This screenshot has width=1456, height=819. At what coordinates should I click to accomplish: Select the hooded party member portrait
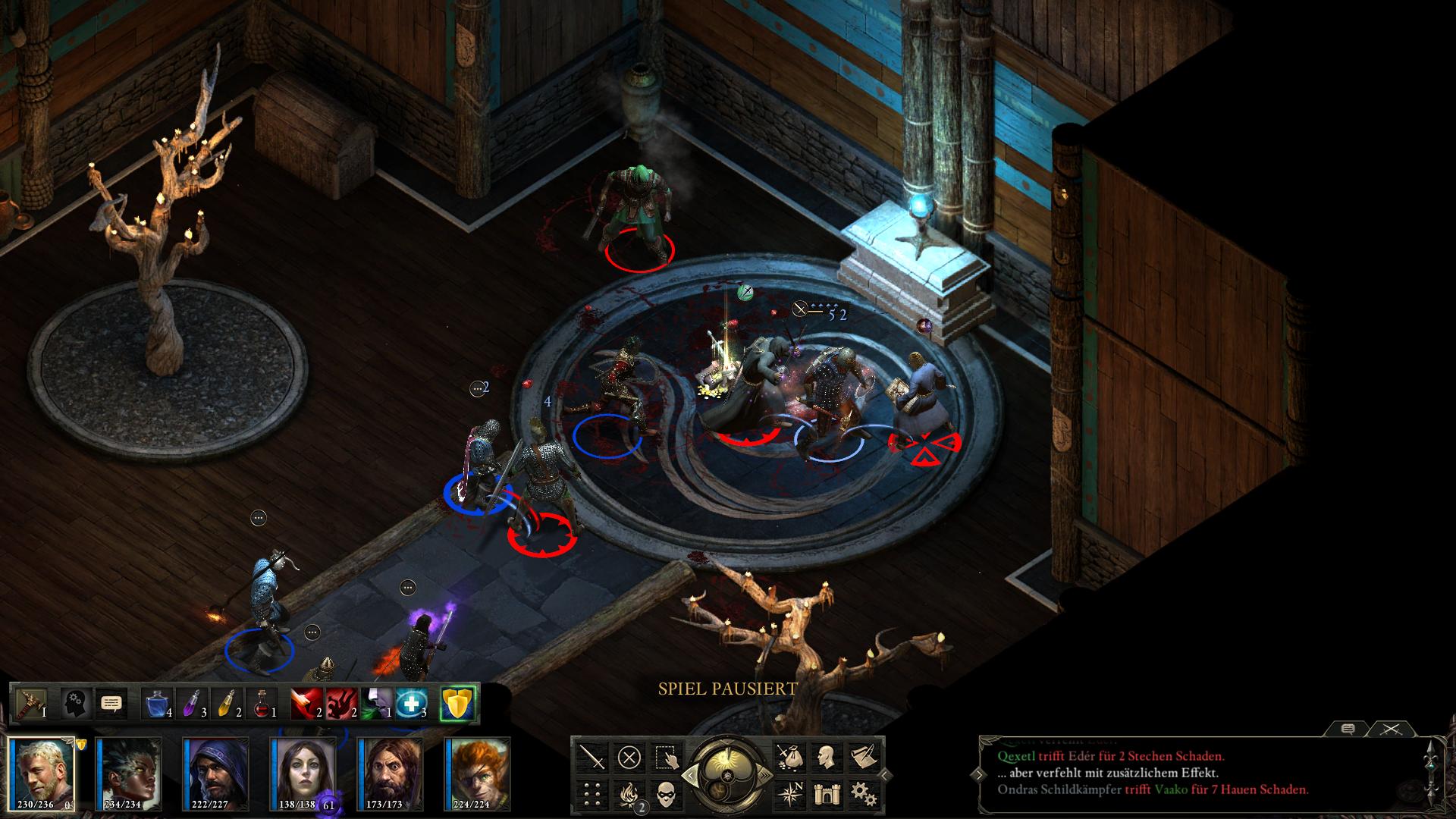[215, 773]
